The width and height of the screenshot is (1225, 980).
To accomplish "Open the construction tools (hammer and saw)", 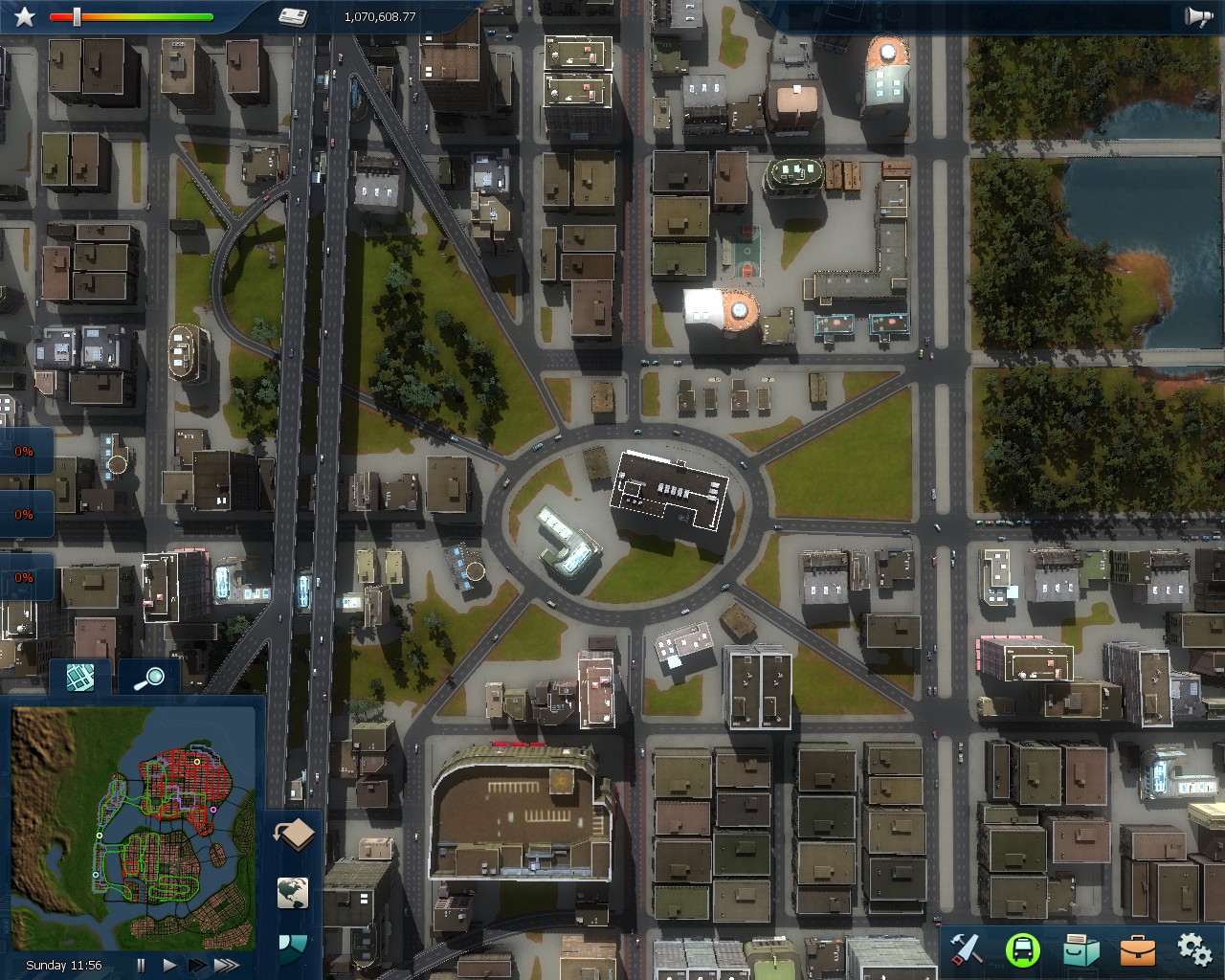I will click(x=966, y=949).
